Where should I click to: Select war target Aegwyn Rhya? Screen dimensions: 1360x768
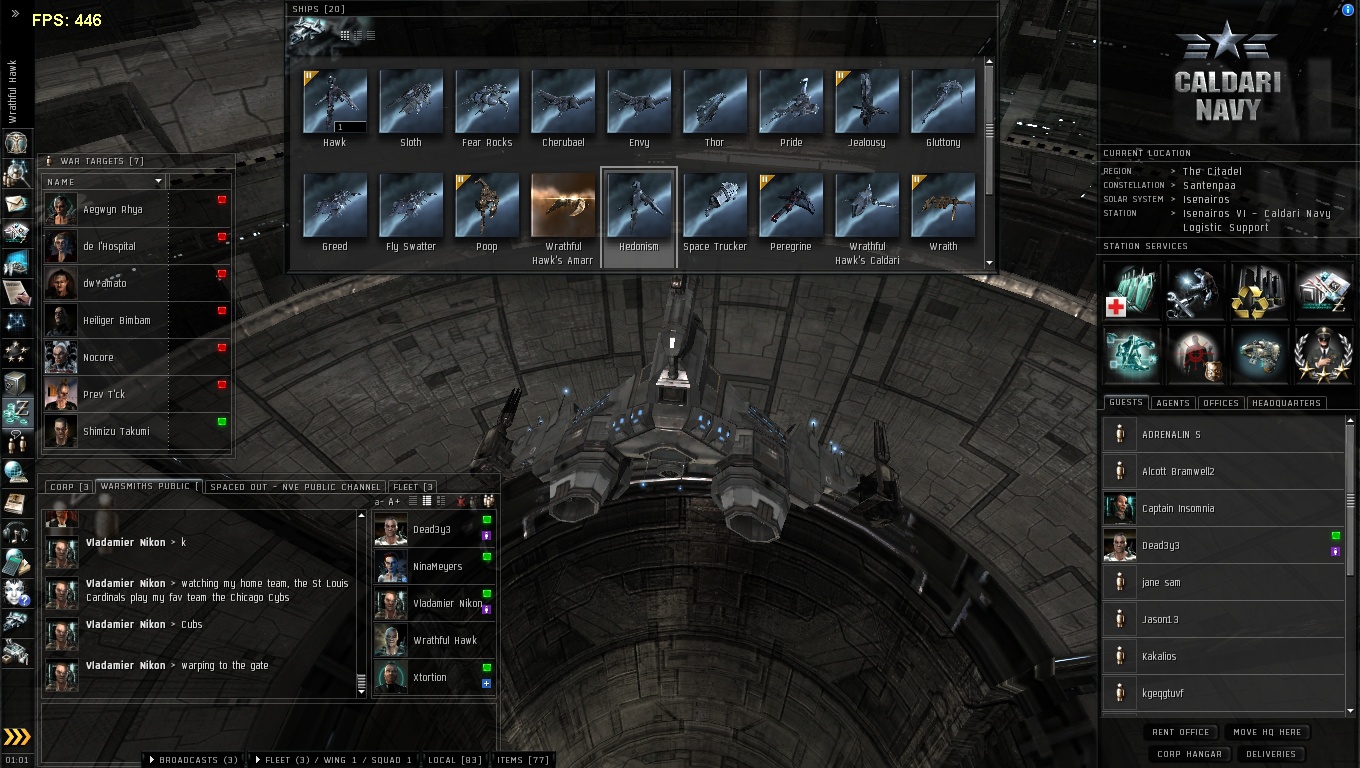tap(112, 210)
